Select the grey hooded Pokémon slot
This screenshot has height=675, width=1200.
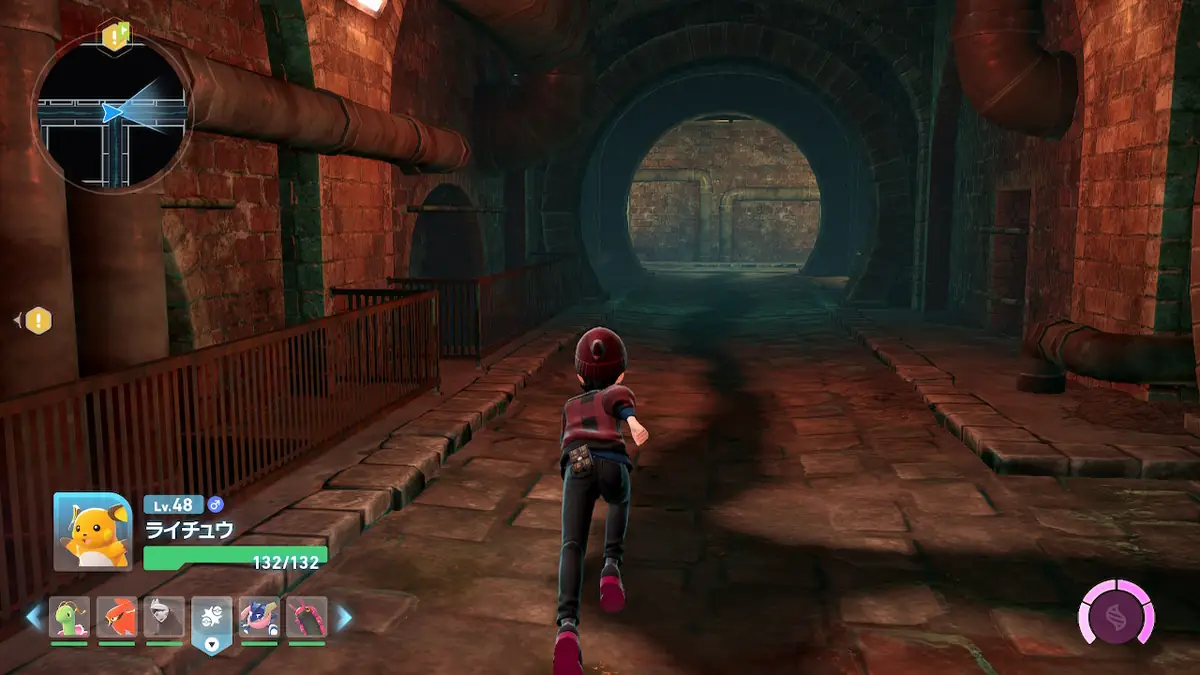coord(164,617)
